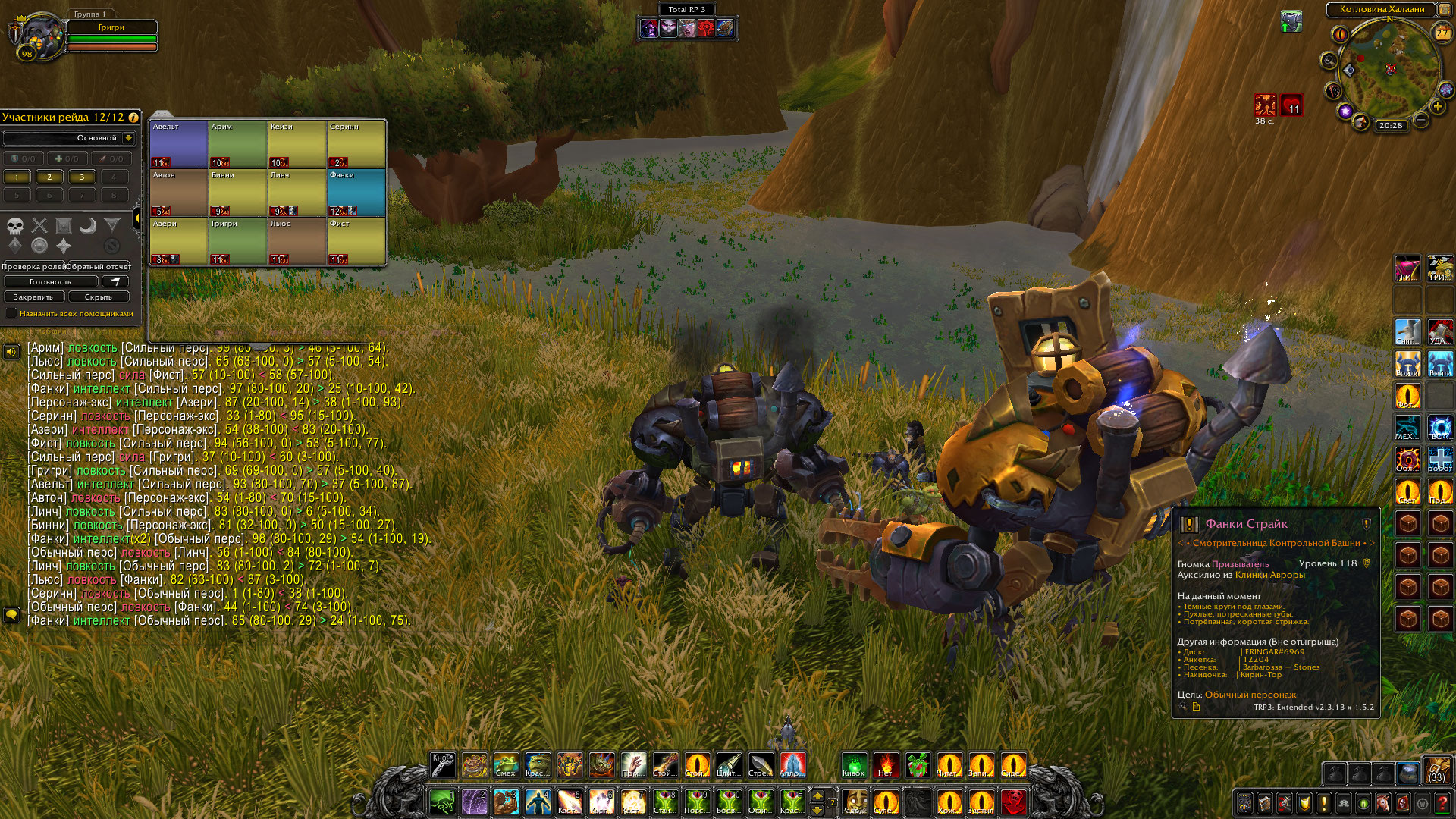Open the calendar showing day 27
Viewport: 1456px width, 819px height.
1442,33
